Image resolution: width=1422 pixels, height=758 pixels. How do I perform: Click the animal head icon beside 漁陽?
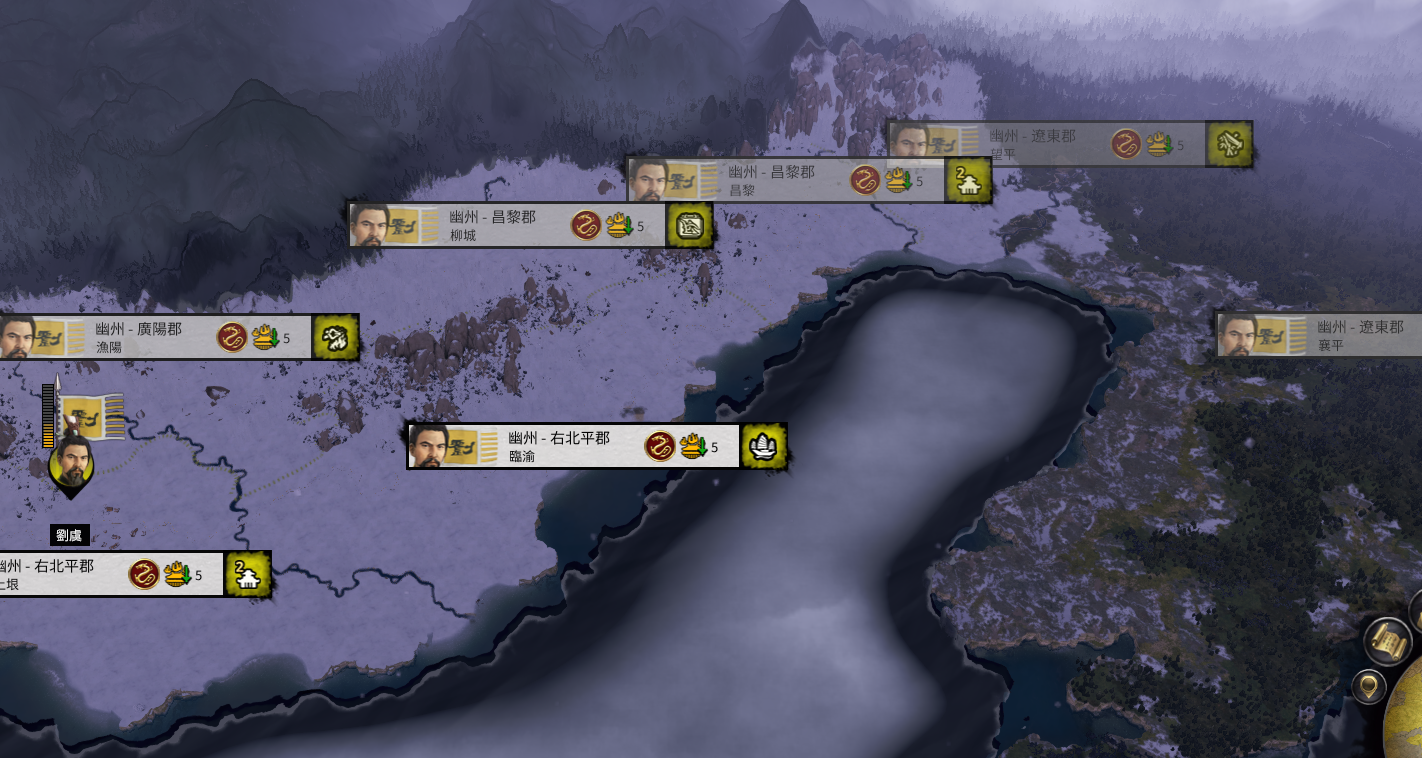click(x=335, y=338)
